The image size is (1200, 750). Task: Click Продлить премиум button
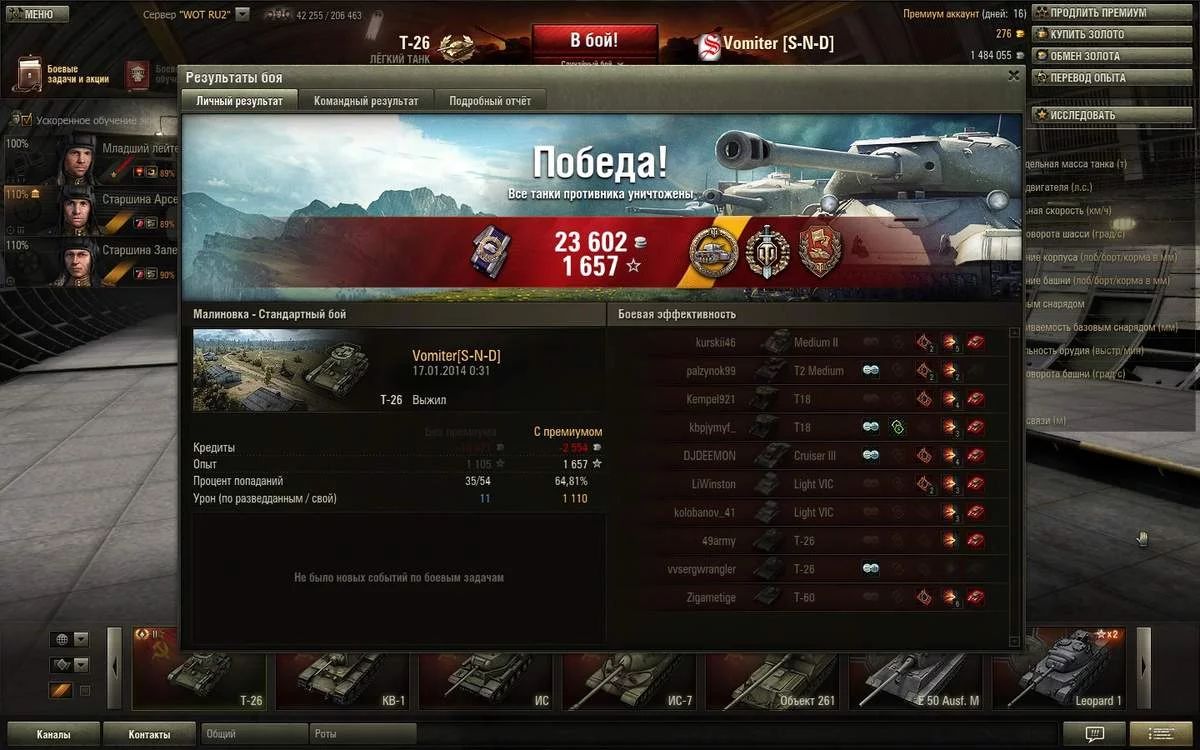[1097, 13]
